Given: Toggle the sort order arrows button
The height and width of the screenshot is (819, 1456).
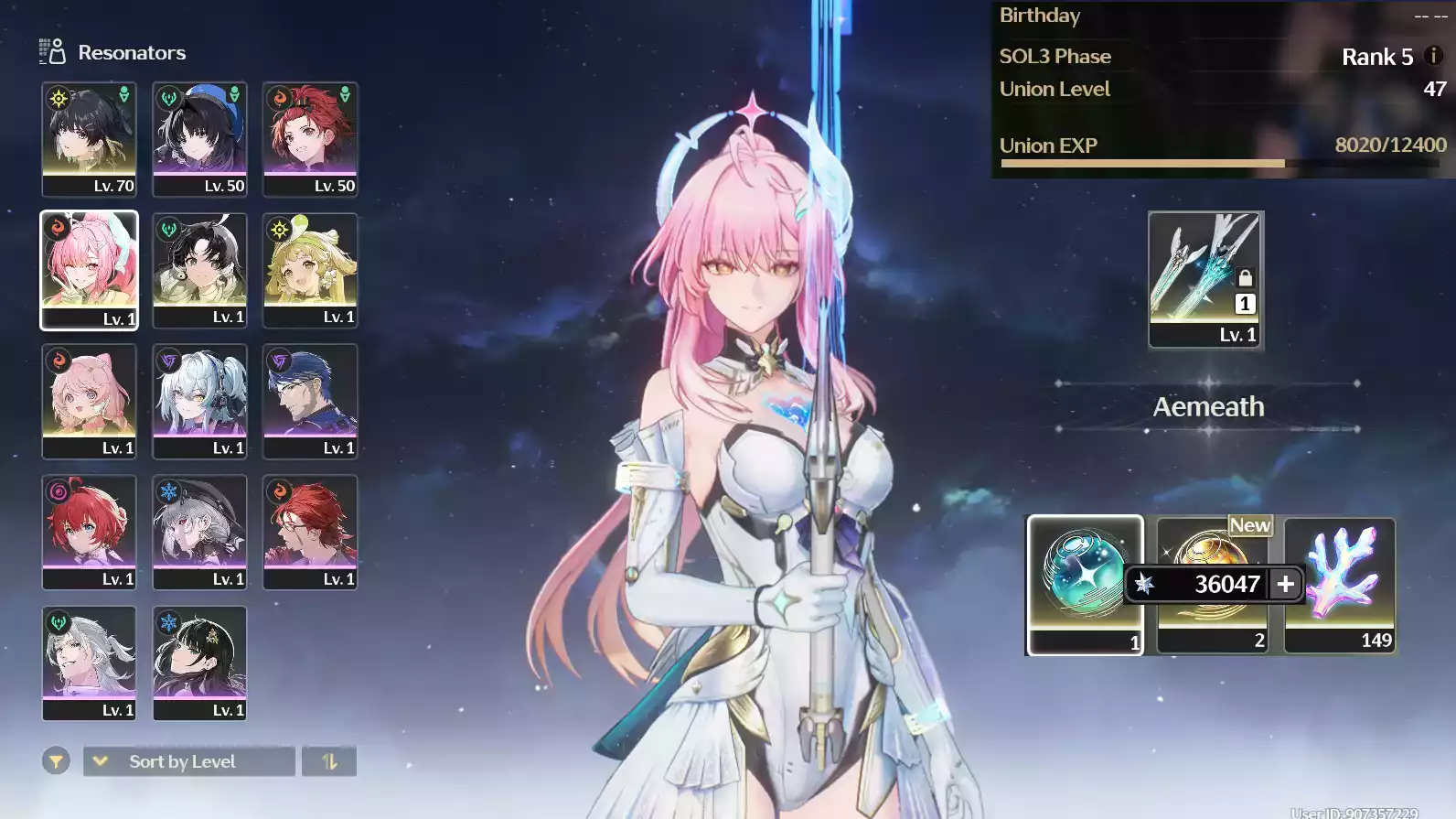Looking at the screenshot, I should (x=329, y=761).
